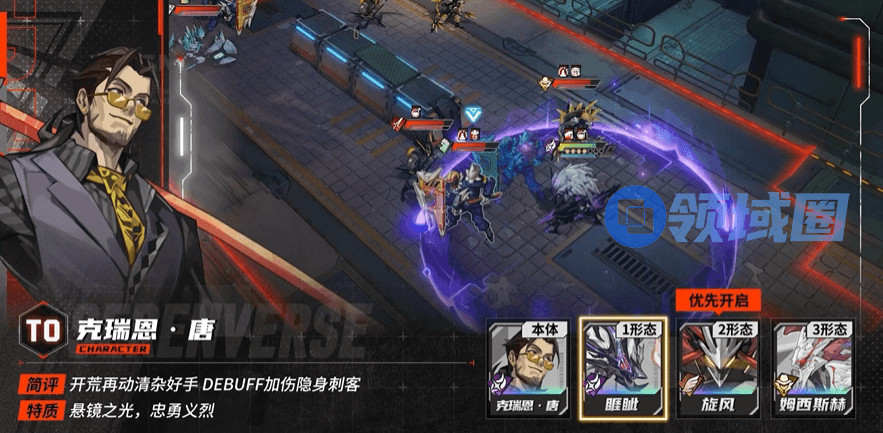Viewport: 883px width, 433px height.
Task: Switch to the 2形态 旋风 form tile
Action: [718, 365]
